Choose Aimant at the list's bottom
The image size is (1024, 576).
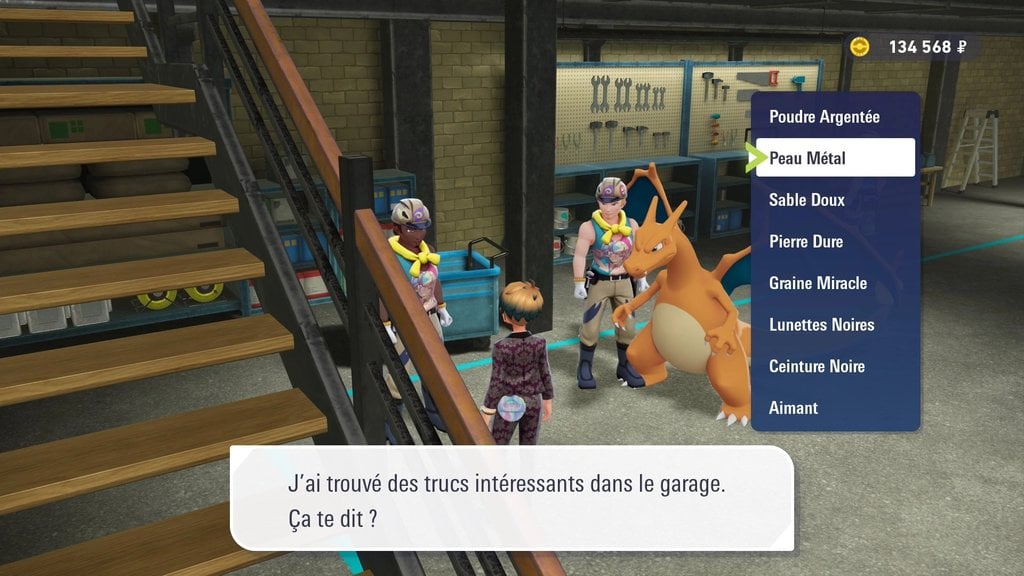(793, 408)
